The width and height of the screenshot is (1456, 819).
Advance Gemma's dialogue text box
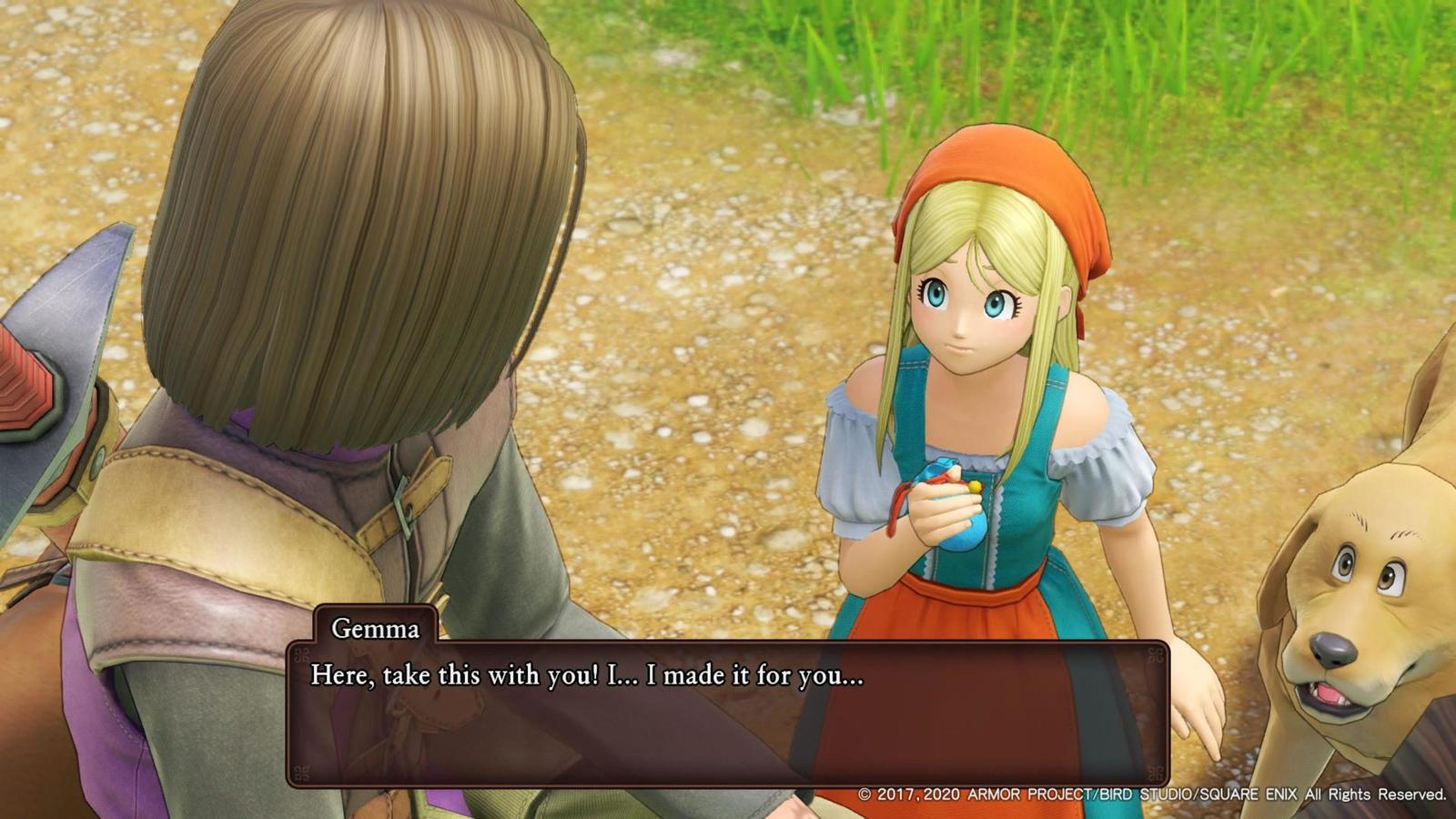tap(726, 714)
